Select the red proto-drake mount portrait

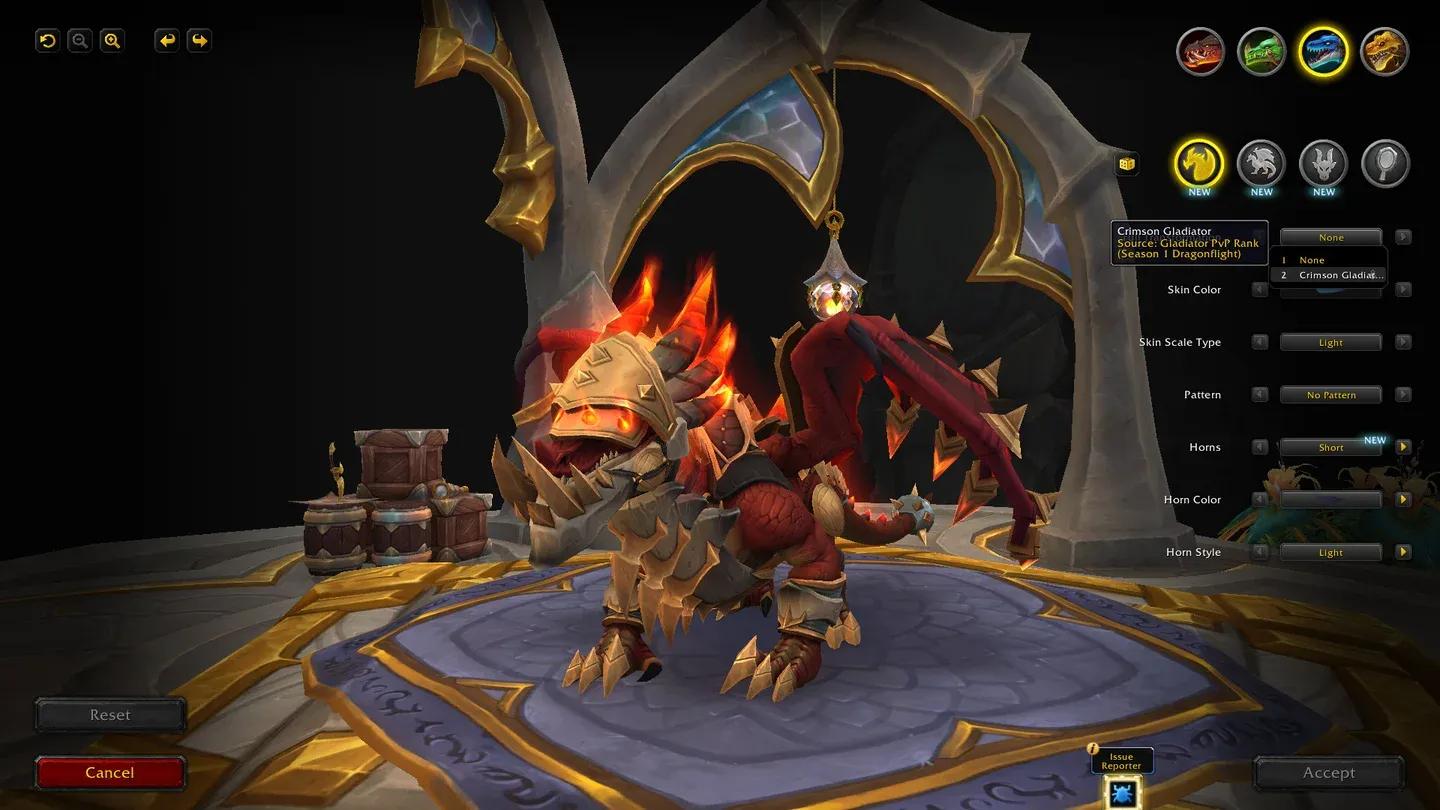(1199, 51)
